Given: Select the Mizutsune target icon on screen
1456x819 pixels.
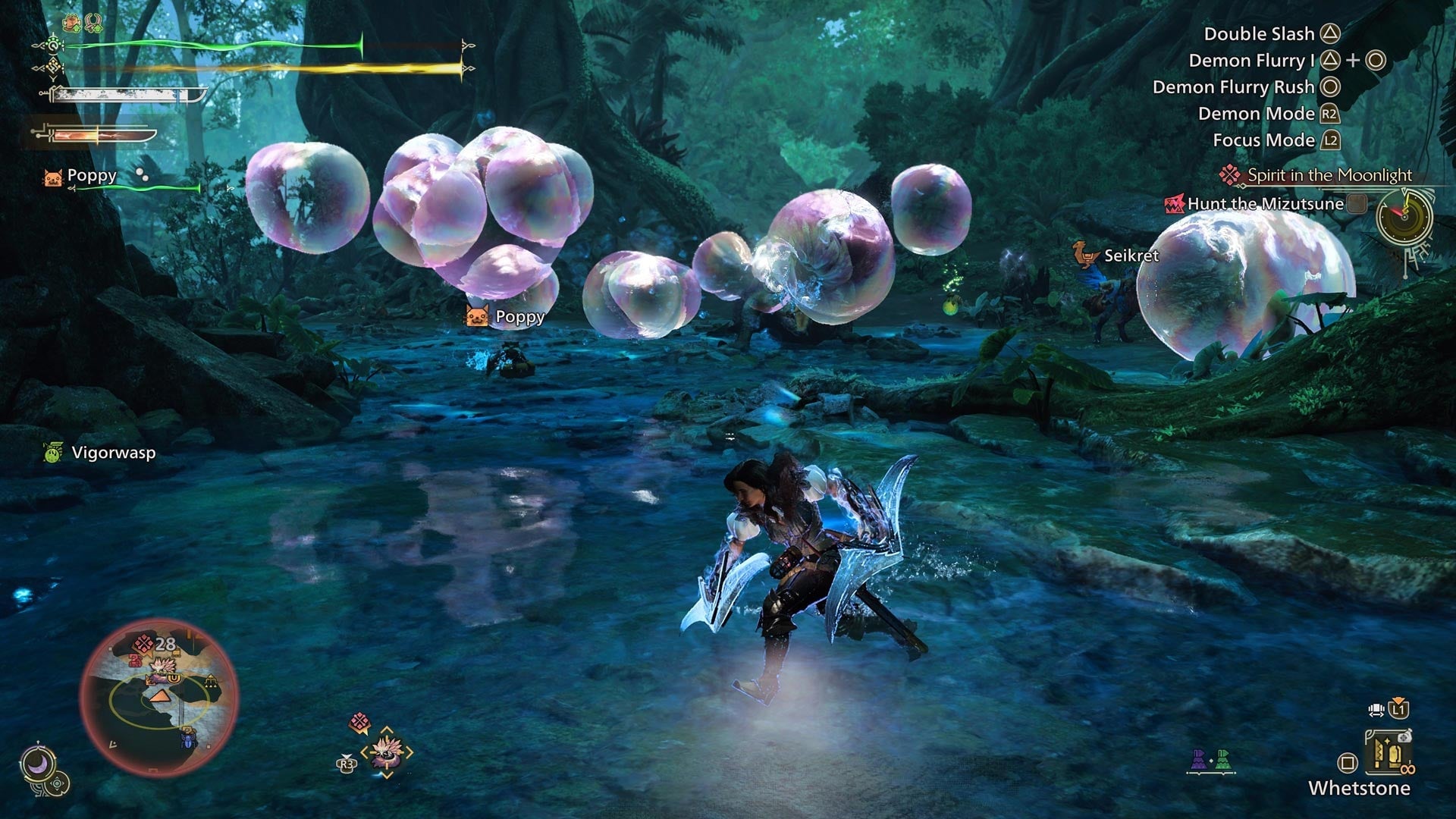Looking at the screenshot, I should tap(387, 755).
